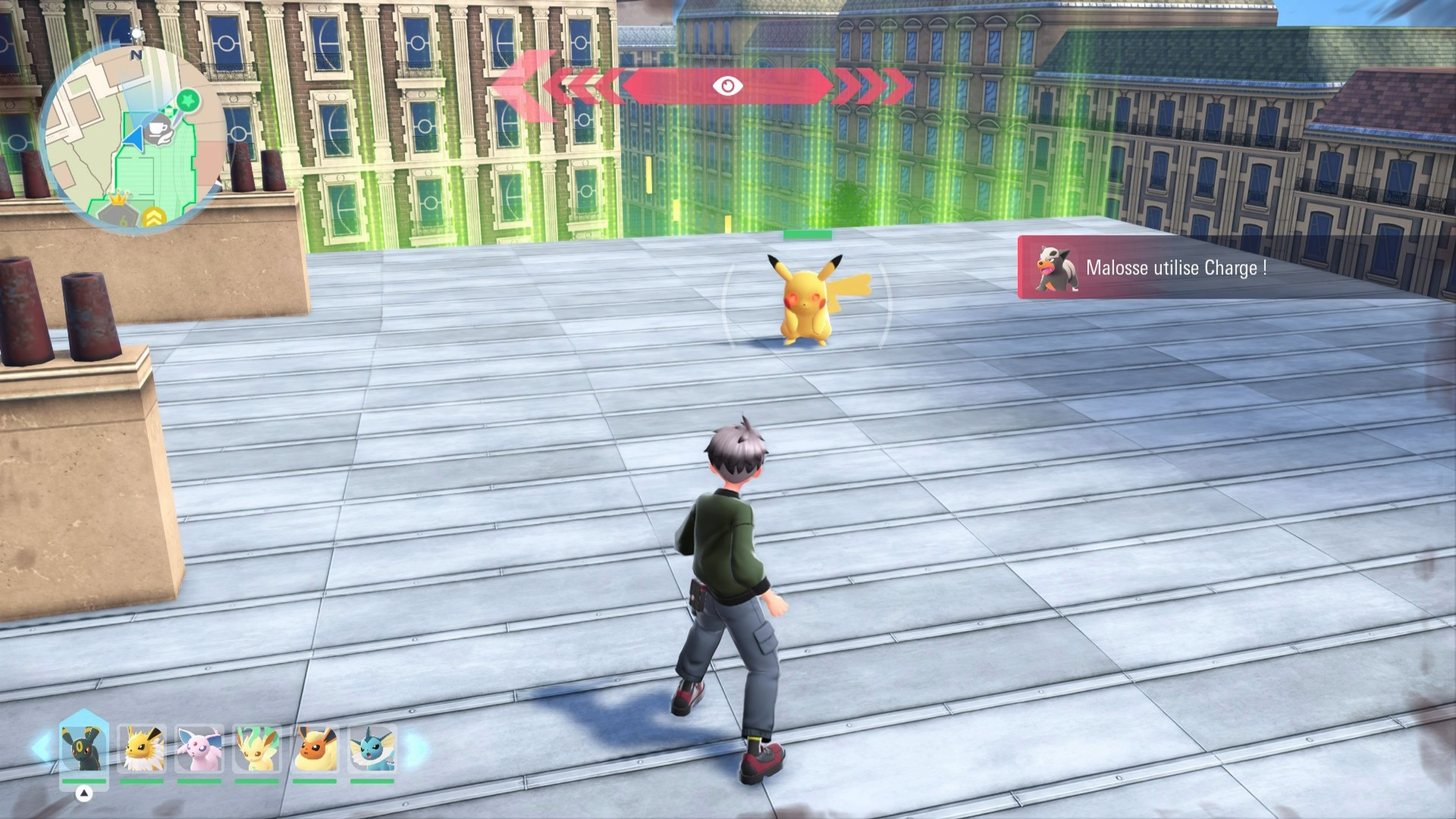1456x819 pixels.
Task: Switch to Vaporeon in the party bar
Action: coord(372,748)
